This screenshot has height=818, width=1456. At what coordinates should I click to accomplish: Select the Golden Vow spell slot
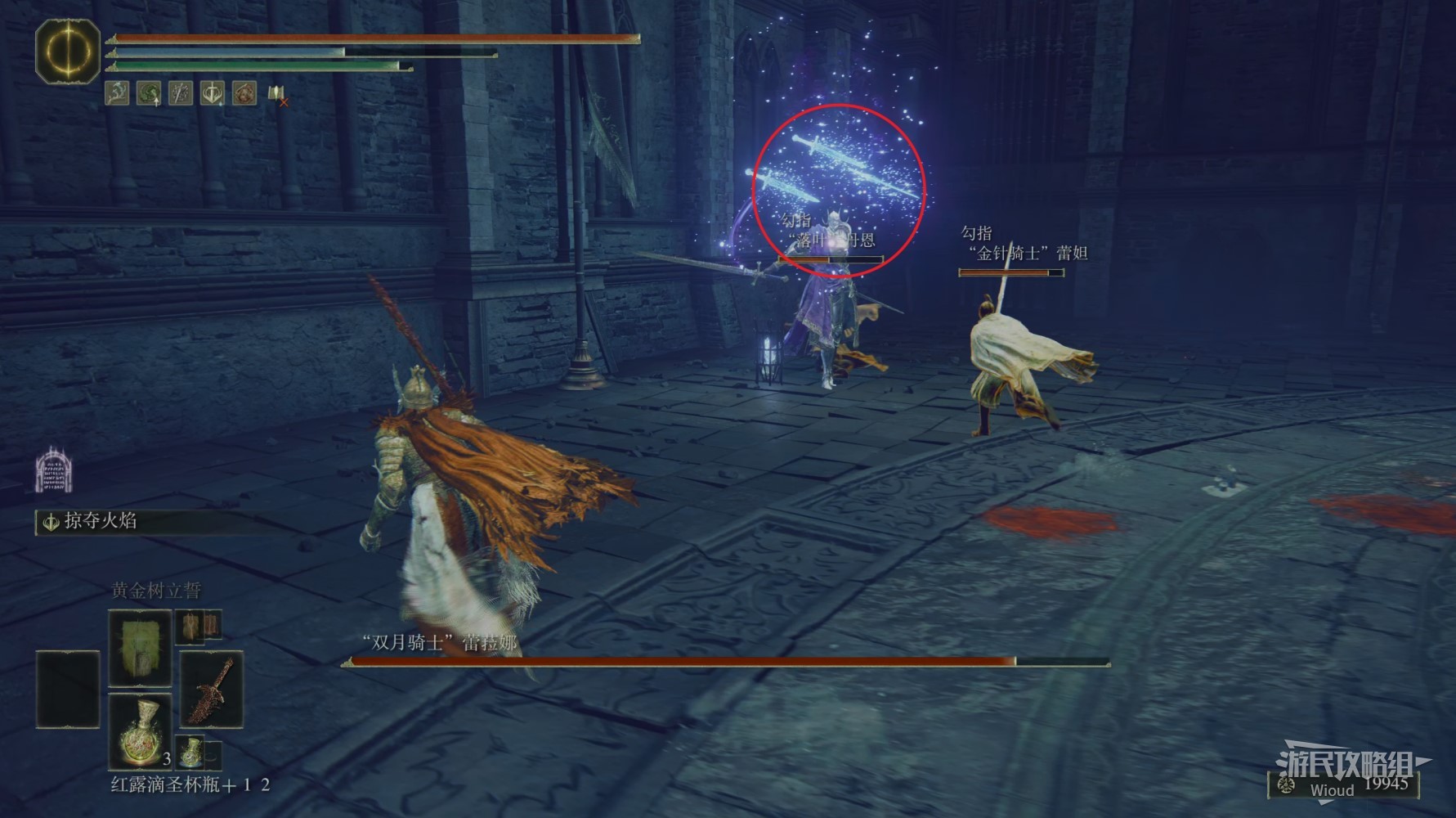tap(140, 648)
